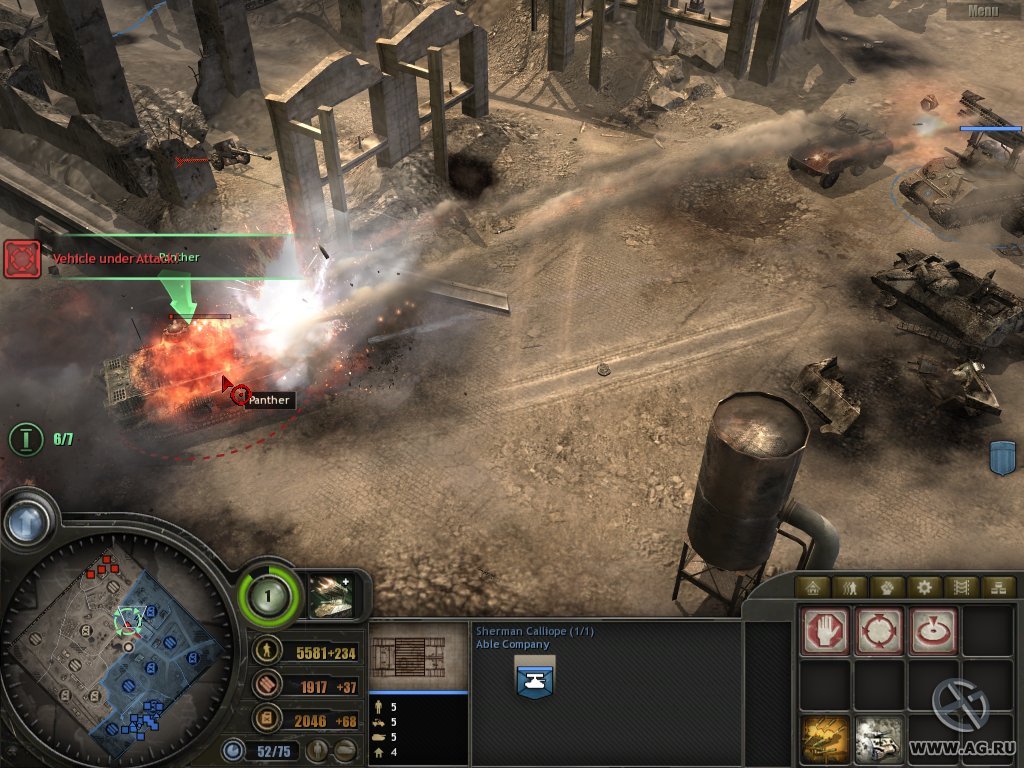1024x768 pixels.
Task: Activate the attack-move circular arrows command
Action: 879,631
